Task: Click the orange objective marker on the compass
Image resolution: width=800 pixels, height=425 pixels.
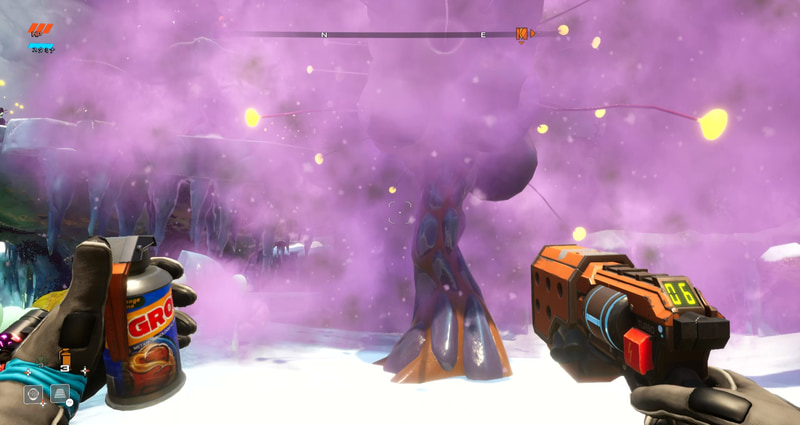Action: click(522, 34)
